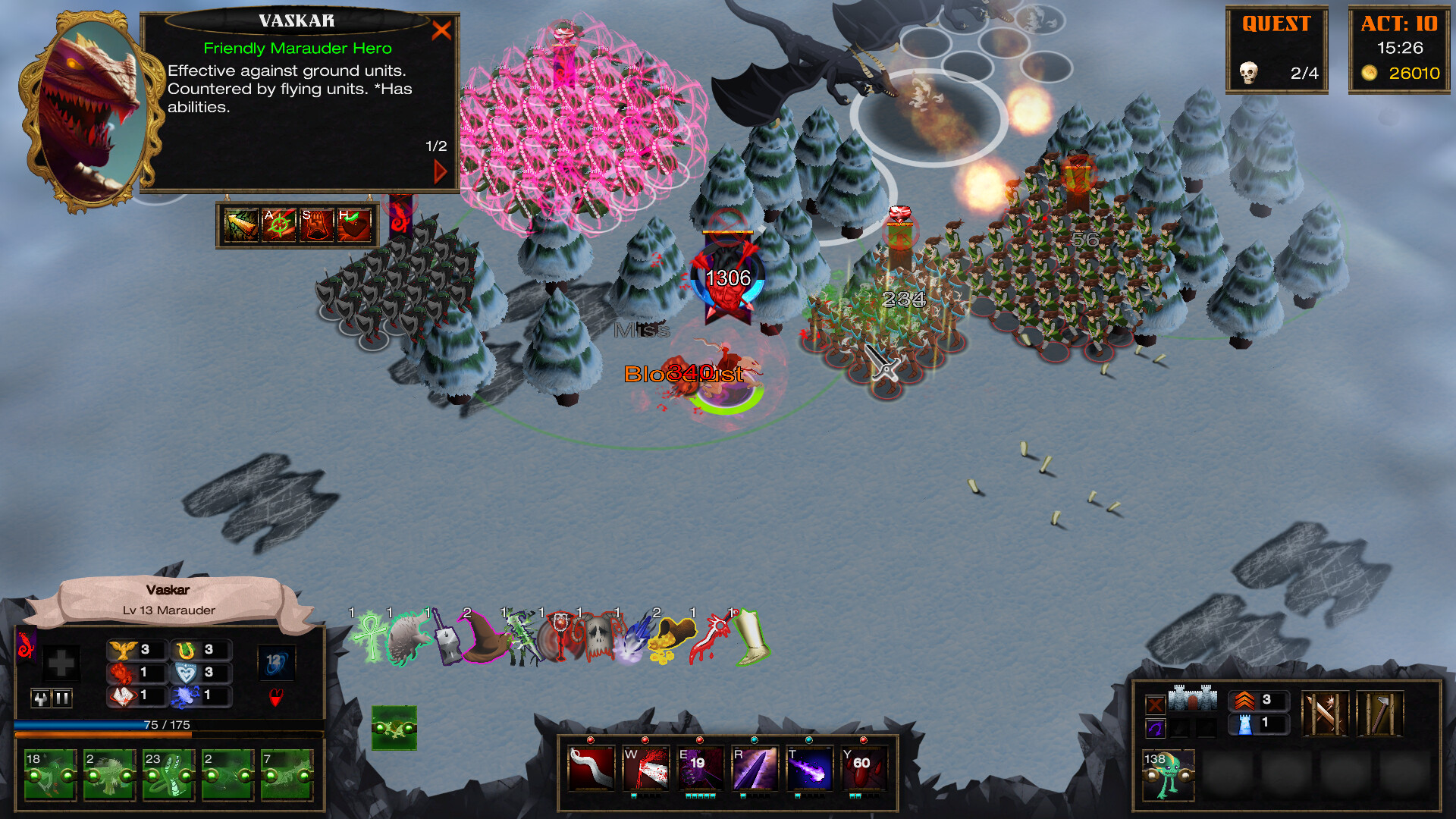Click the swirling portal icon showing 12
Image resolution: width=1456 pixels, height=819 pixels.
coord(277,662)
